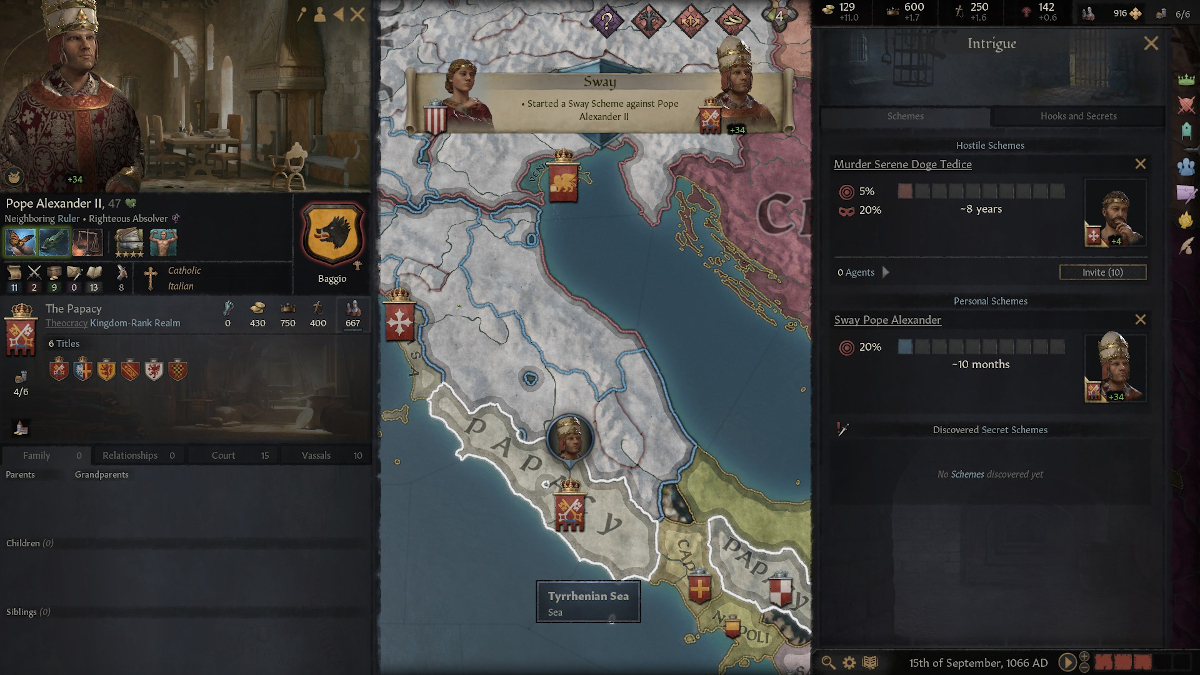Close the Intrigue panel

(1151, 43)
